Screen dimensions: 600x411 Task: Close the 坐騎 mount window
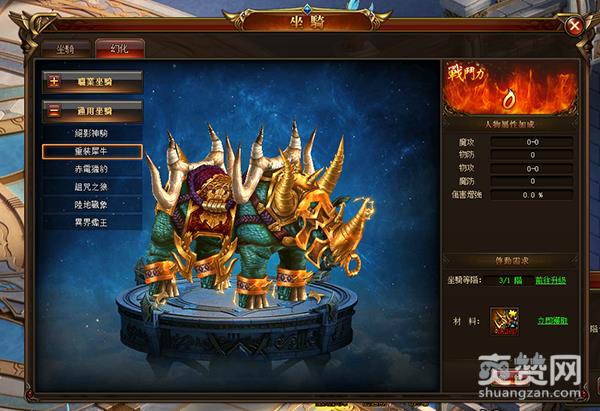click(573, 26)
